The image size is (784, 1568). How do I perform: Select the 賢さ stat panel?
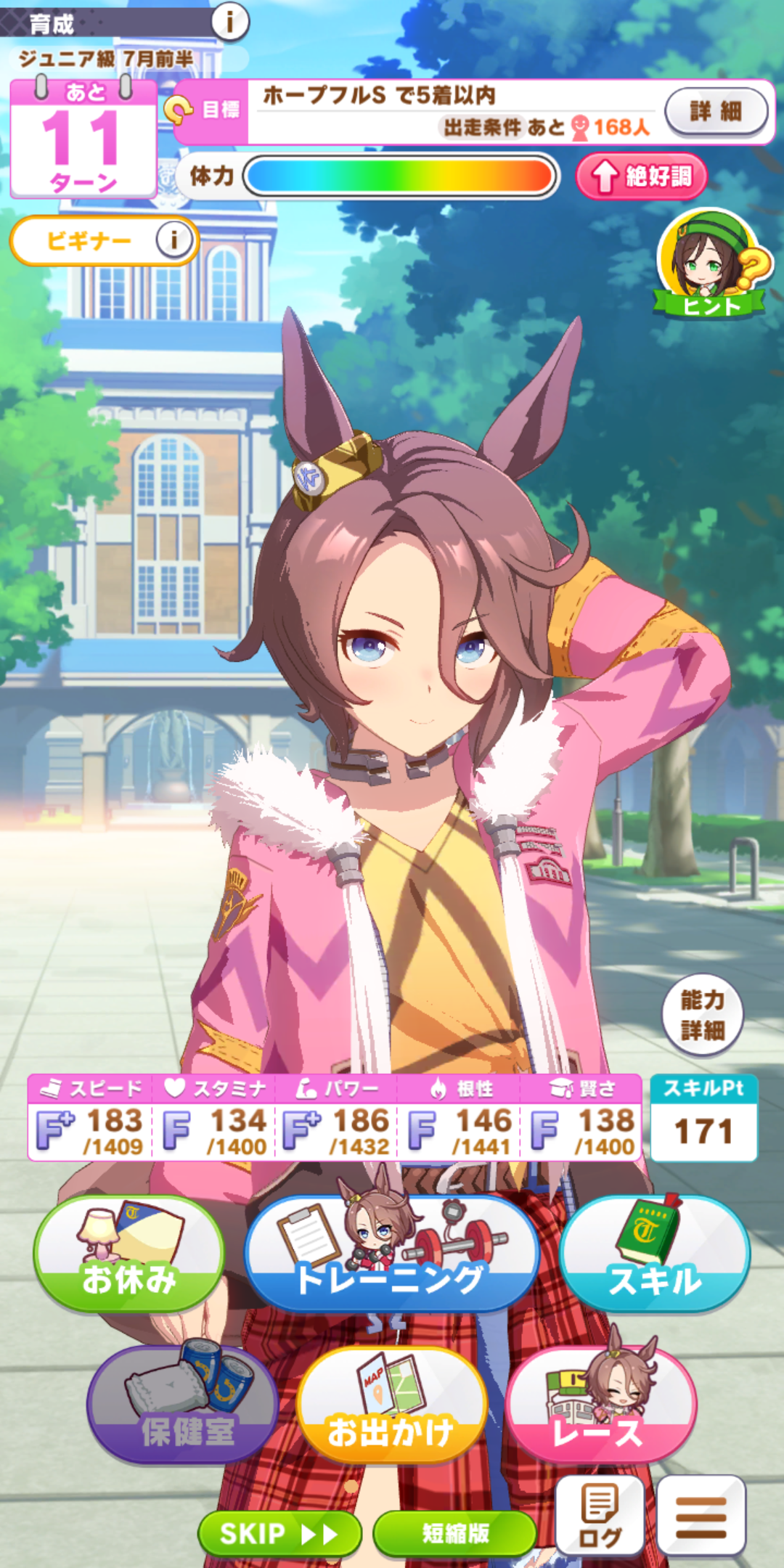pos(581,1119)
